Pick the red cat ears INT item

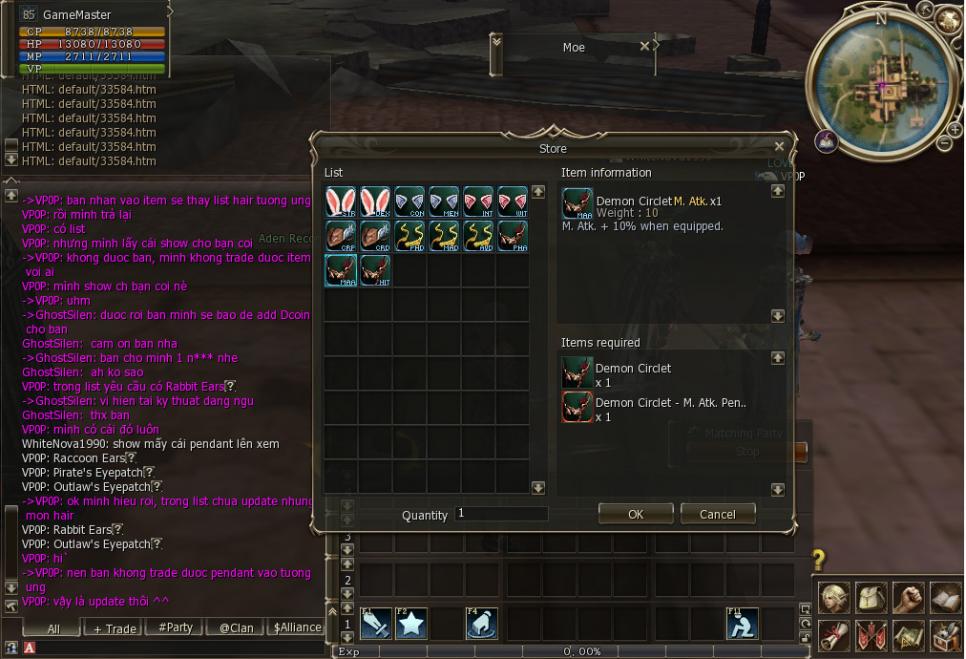coord(478,202)
